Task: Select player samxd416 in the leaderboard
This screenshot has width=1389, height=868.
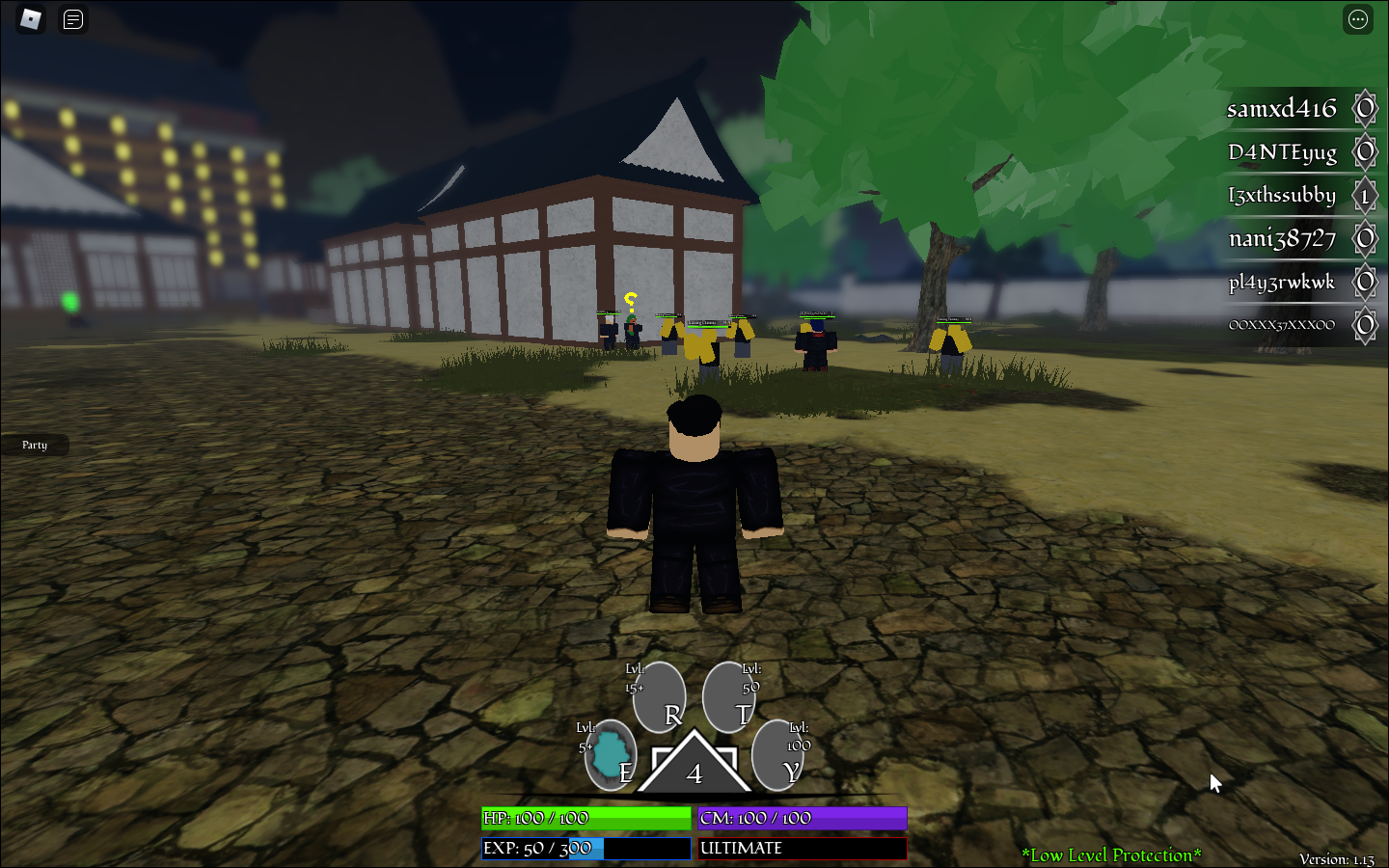Action: pos(1281,109)
